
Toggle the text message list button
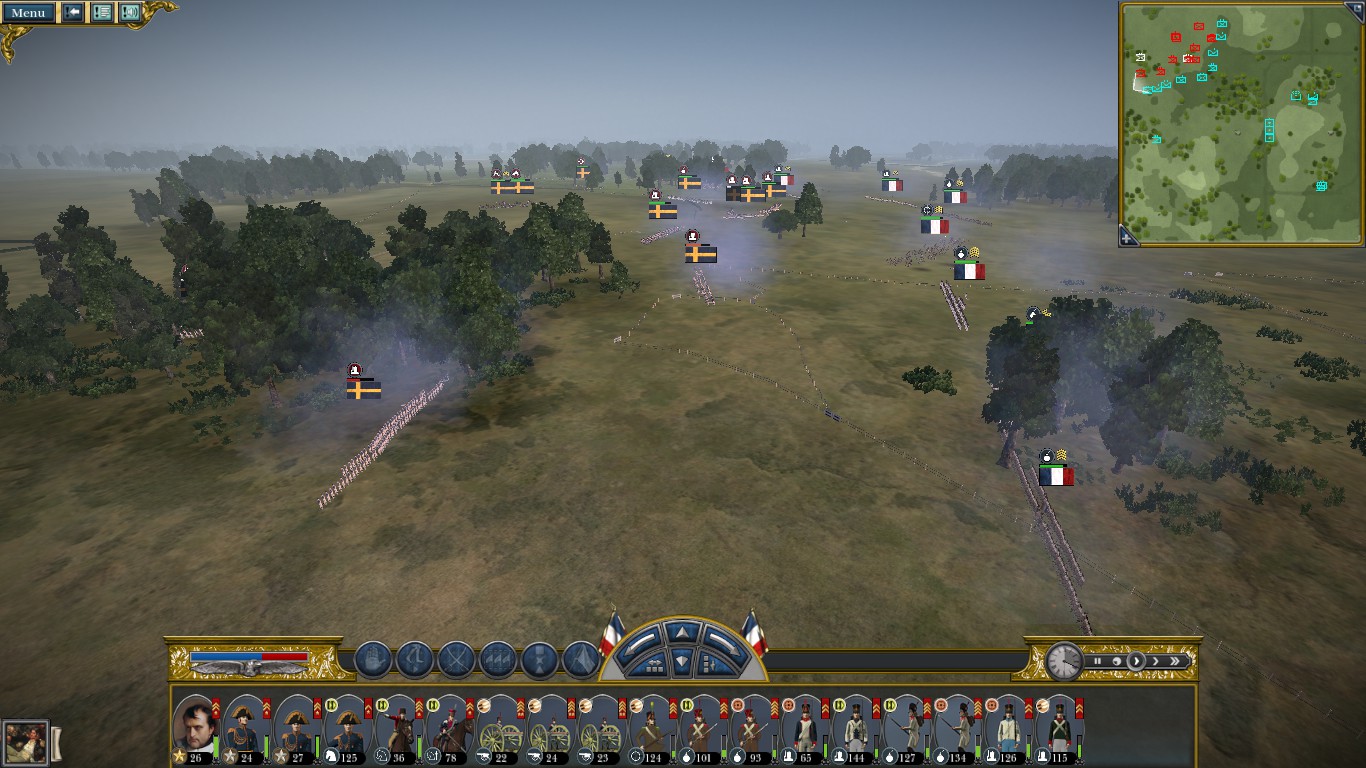pyautogui.click(x=102, y=13)
